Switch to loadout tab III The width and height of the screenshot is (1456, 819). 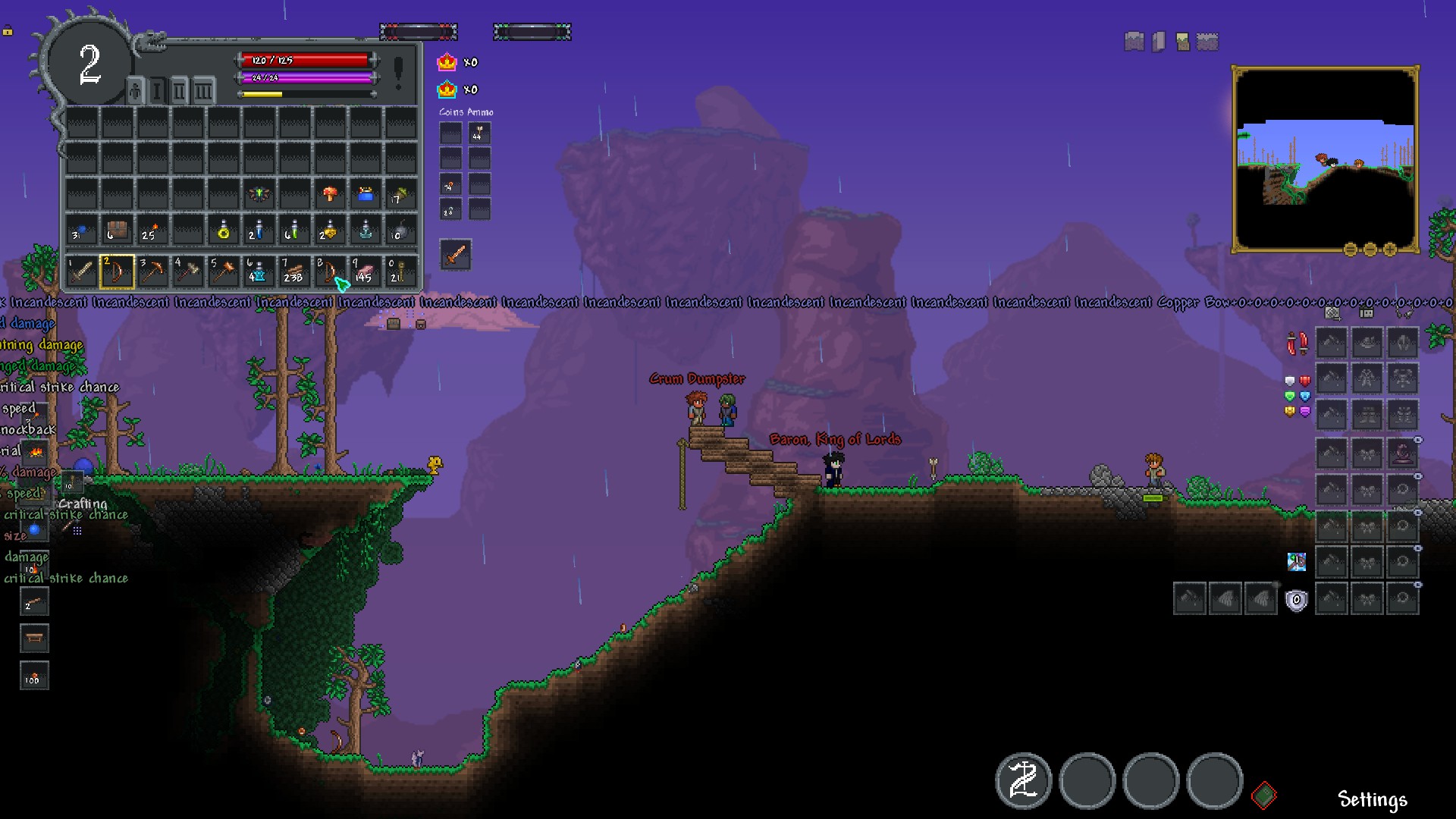pos(202,92)
